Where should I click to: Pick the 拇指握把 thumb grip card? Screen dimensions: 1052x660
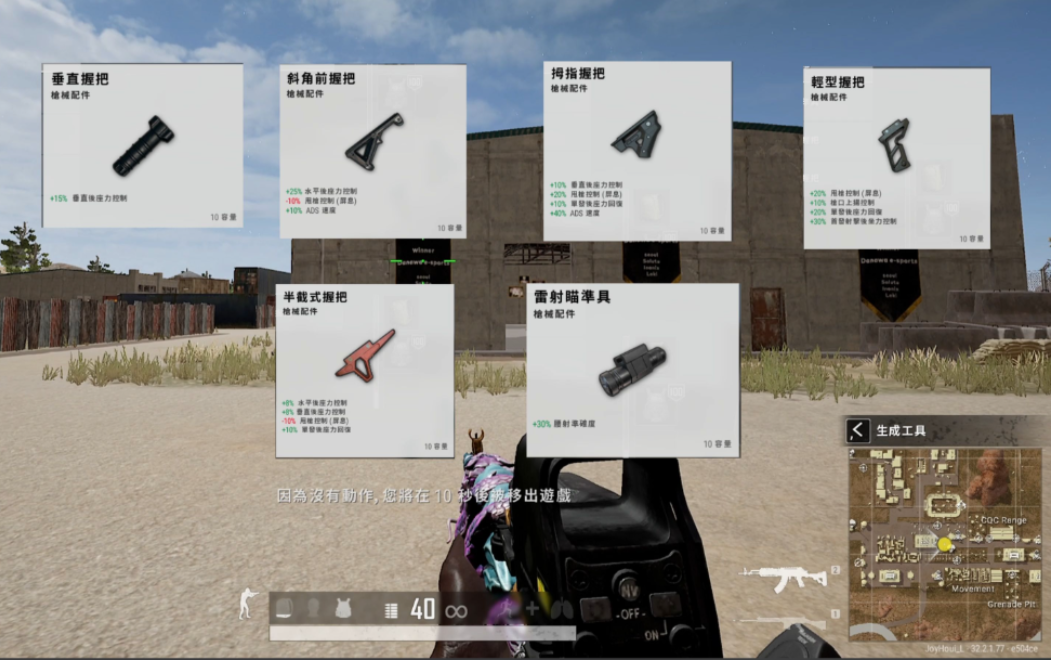(x=637, y=151)
